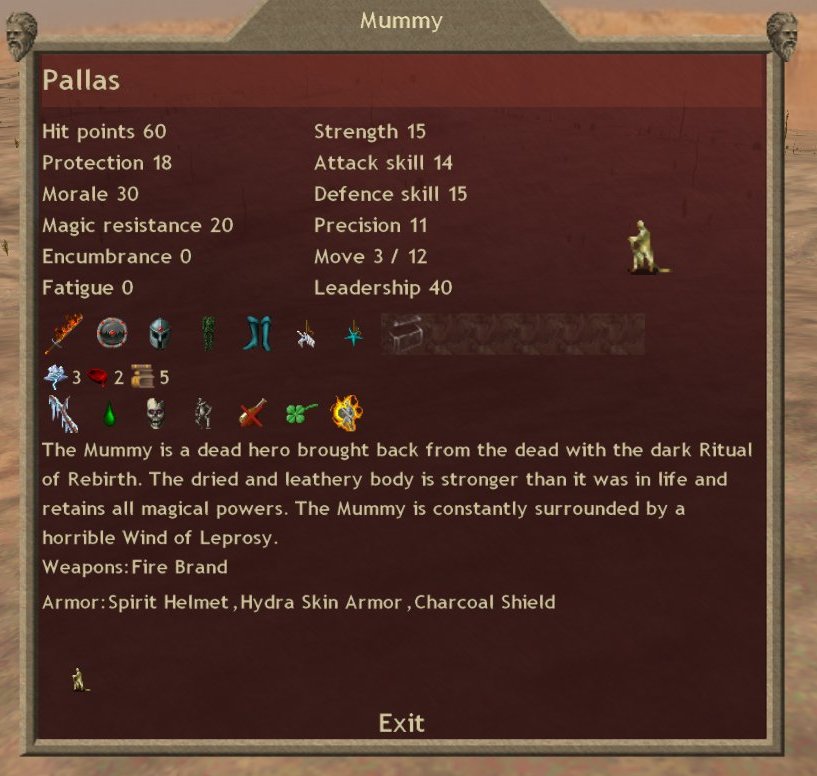
Task: Click the commander name Pallas
Action: pos(81,80)
